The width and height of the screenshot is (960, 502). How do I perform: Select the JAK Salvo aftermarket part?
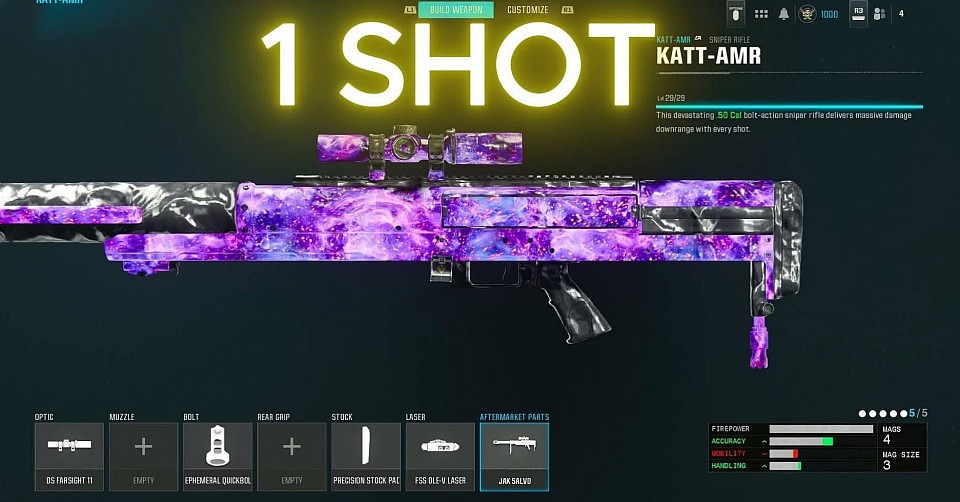pos(514,456)
